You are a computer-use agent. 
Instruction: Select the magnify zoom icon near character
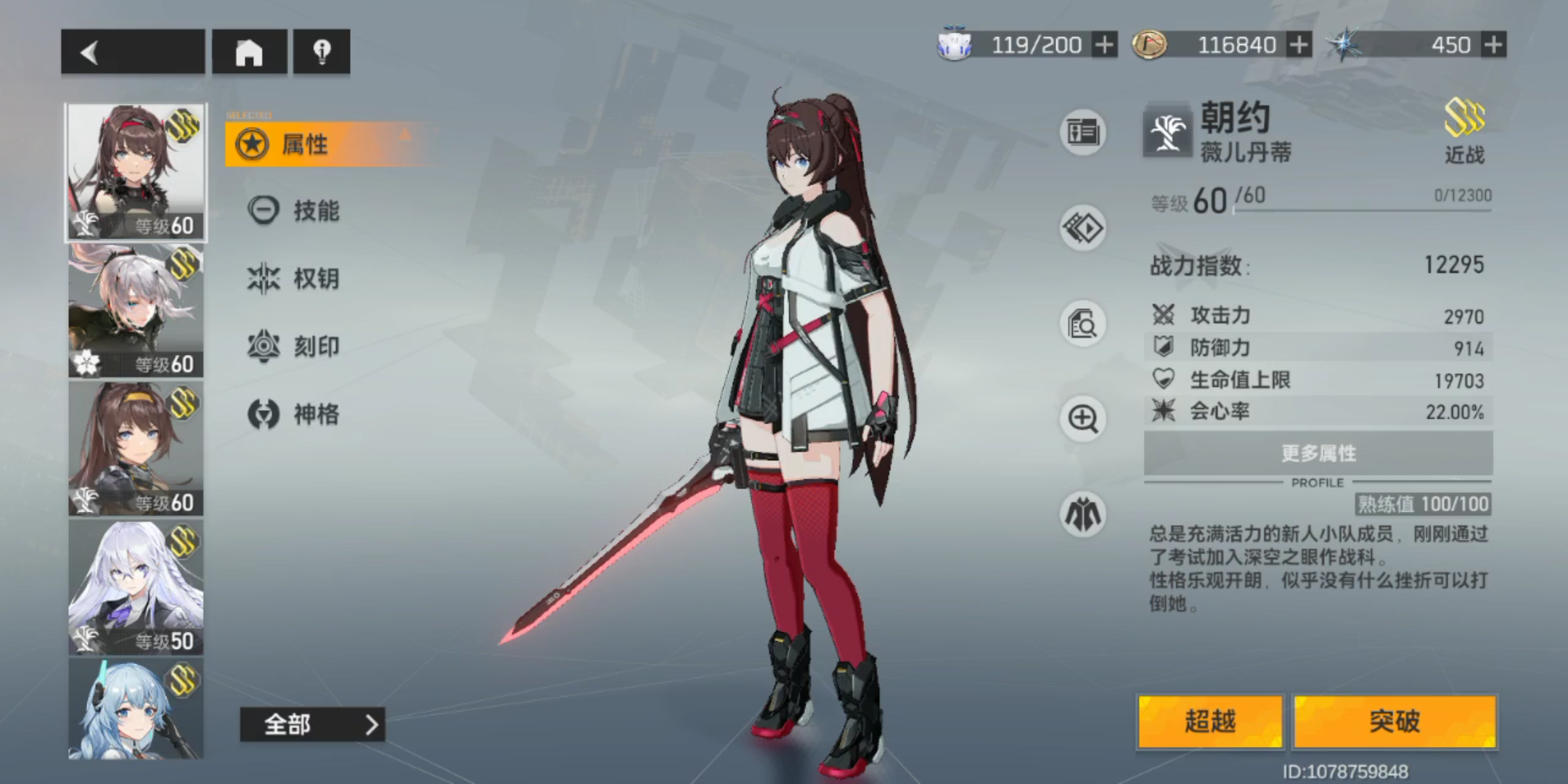[1081, 420]
